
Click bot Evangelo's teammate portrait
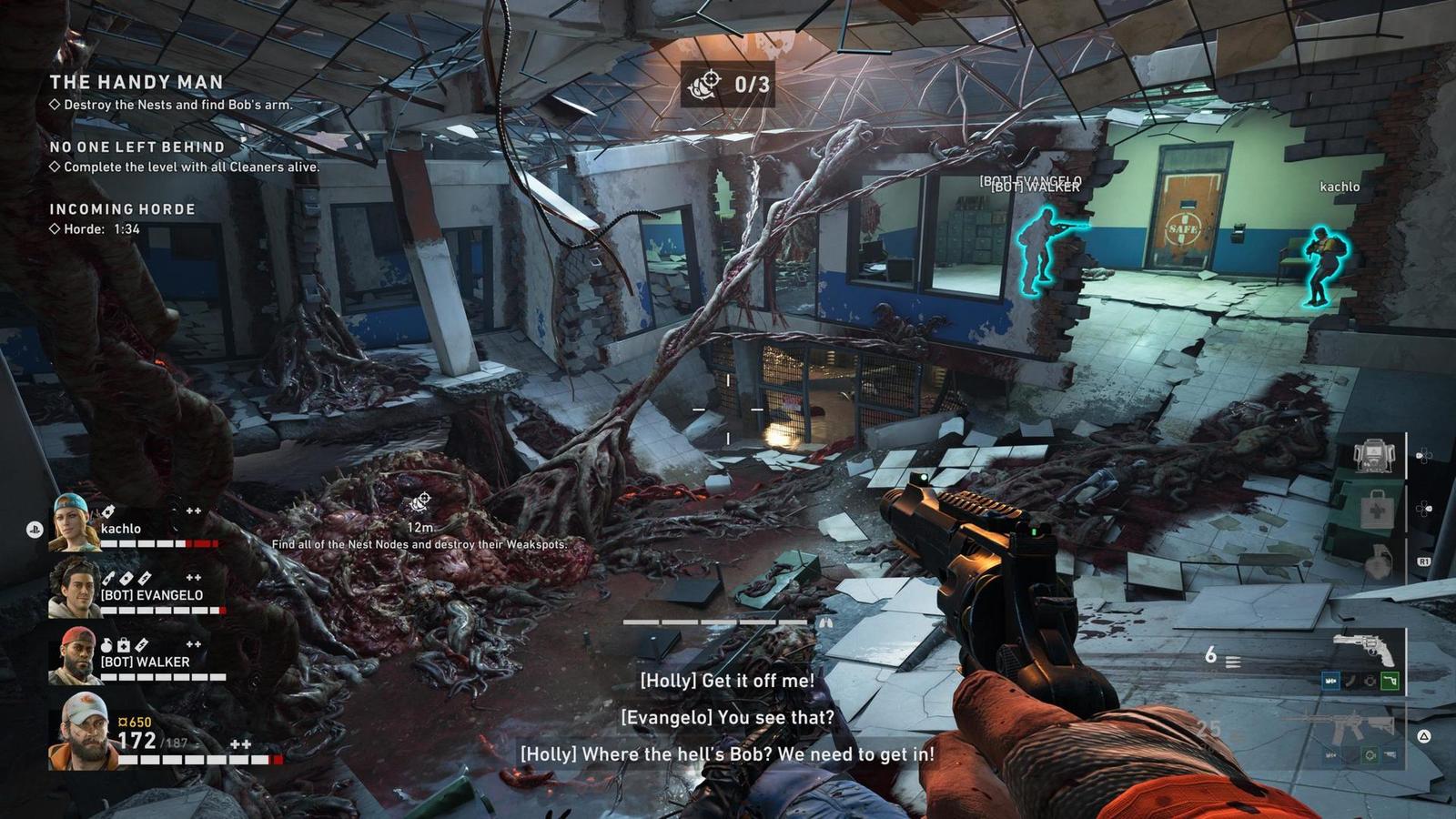tap(74, 589)
